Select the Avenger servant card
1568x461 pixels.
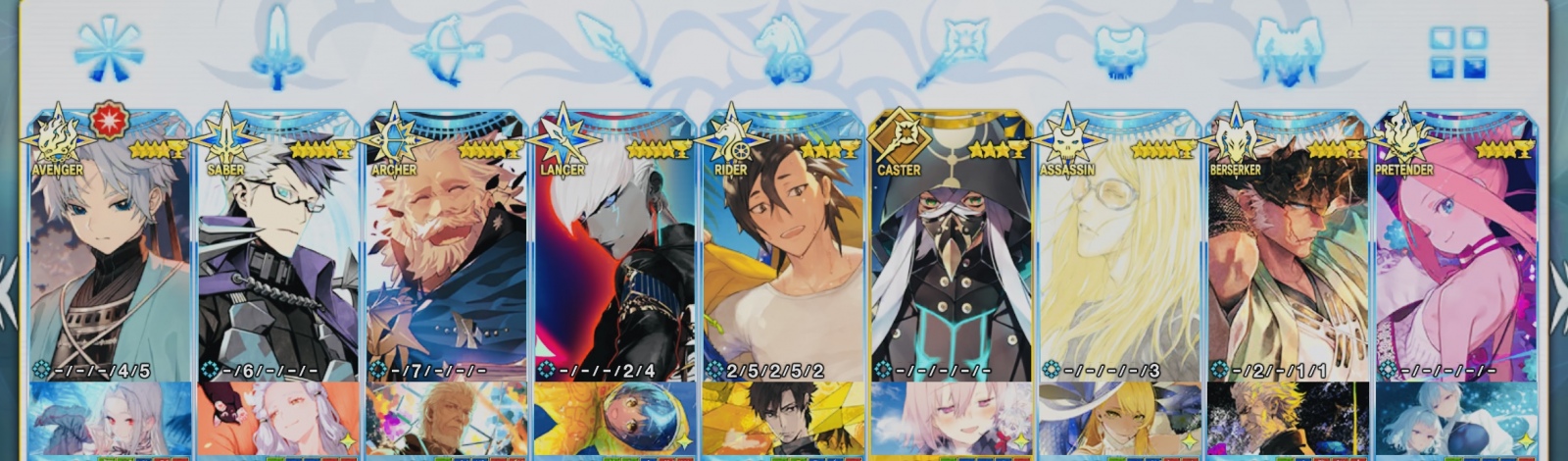[x=110, y=255]
